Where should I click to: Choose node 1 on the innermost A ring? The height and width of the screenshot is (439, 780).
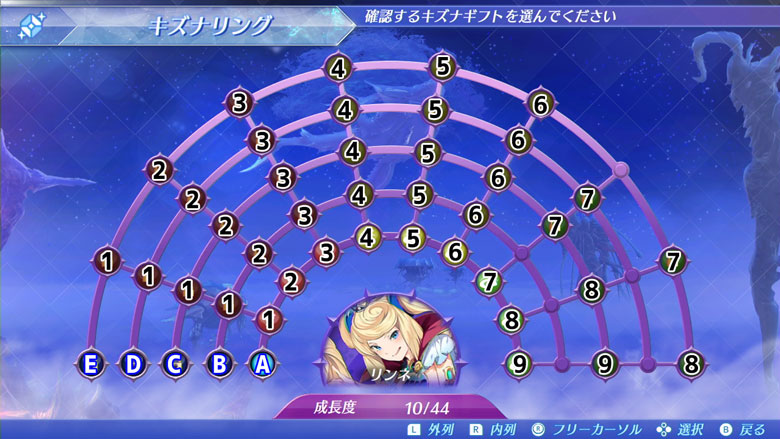(x=268, y=320)
